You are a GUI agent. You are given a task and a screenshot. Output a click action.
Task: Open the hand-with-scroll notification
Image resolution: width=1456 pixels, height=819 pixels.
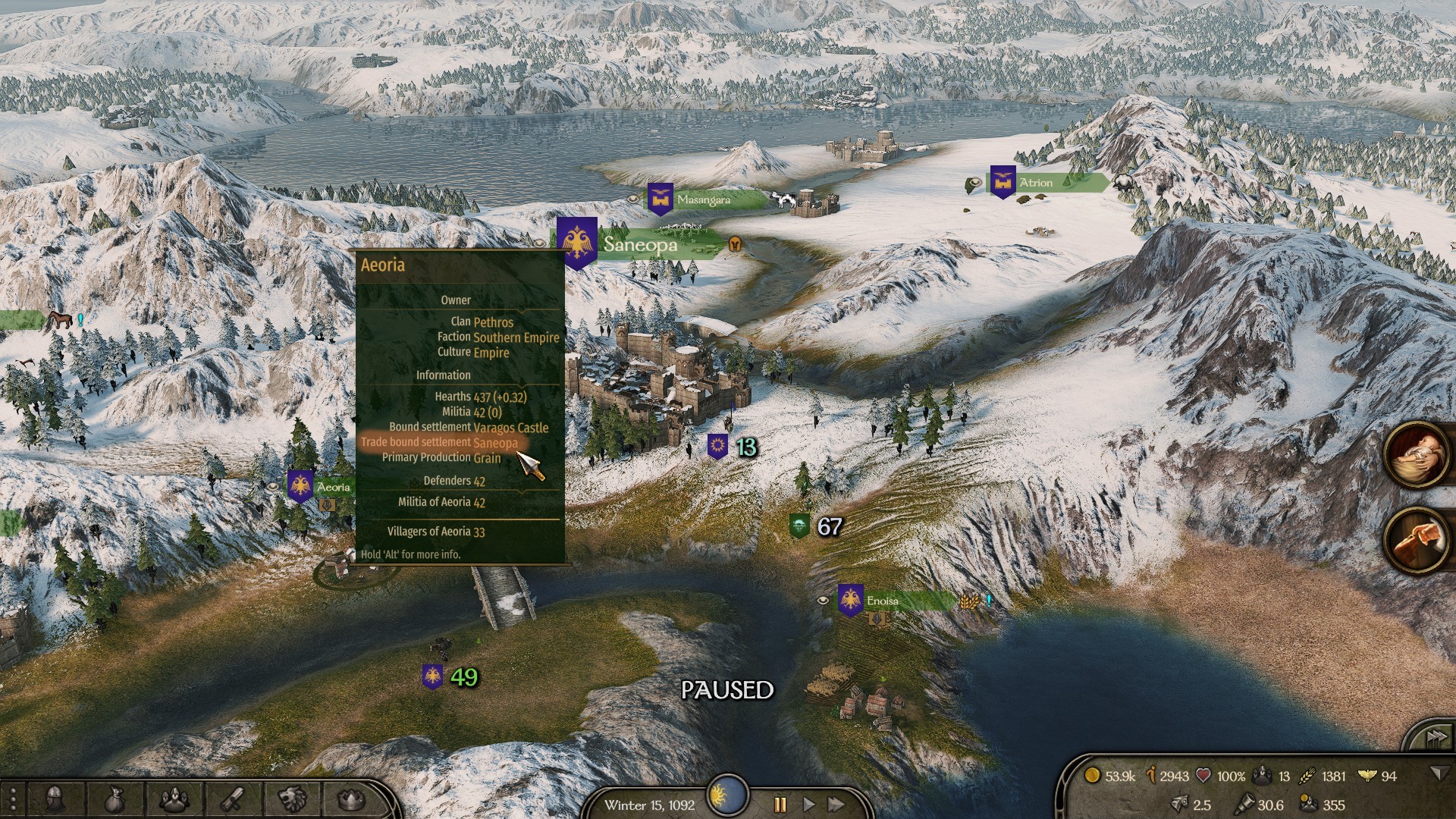point(1417,541)
